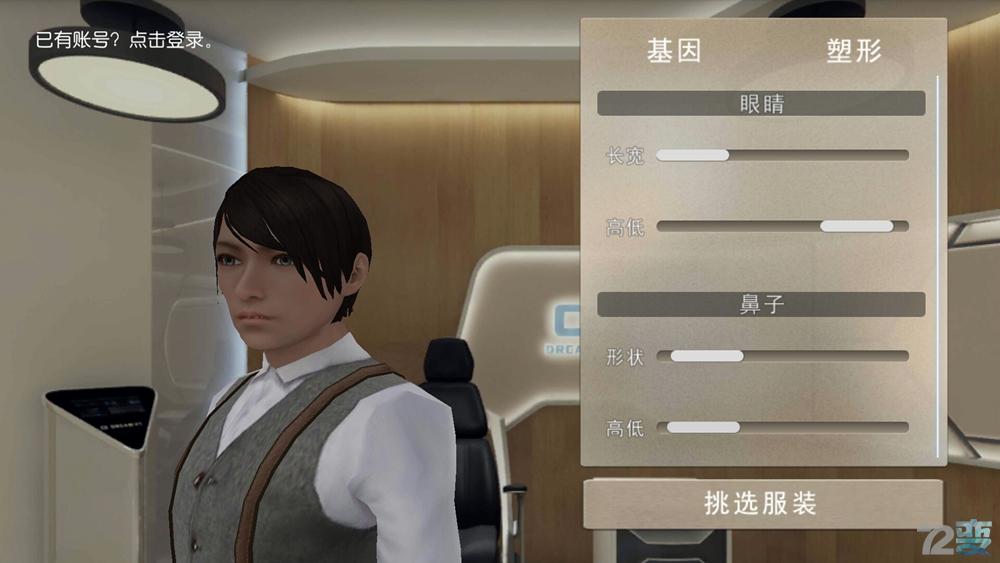The width and height of the screenshot is (1000, 563).
Task: Switch to the 基因 tab
Action: (674, 51)
